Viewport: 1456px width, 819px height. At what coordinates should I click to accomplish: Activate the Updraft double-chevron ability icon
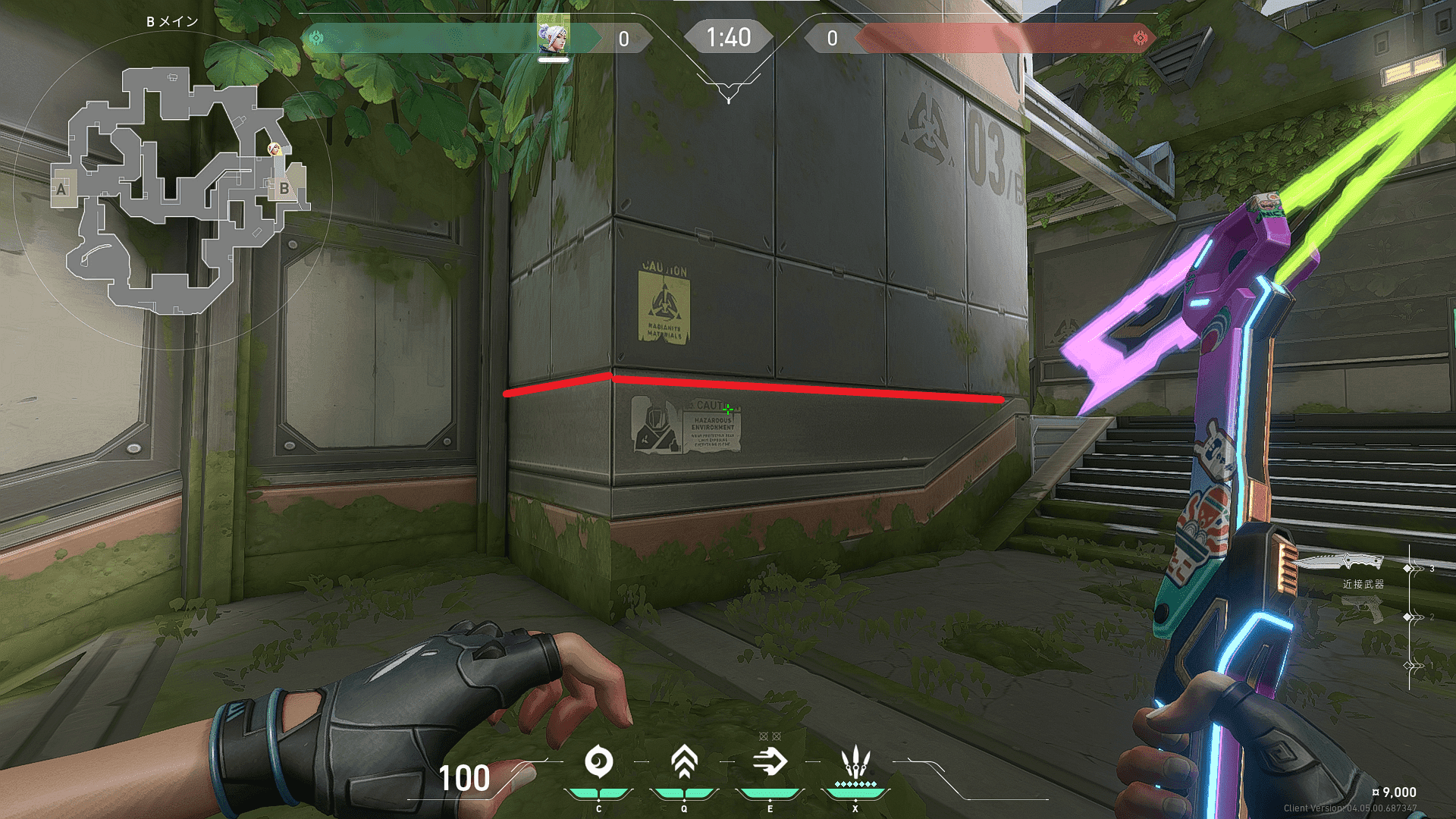tap(684, 762)
